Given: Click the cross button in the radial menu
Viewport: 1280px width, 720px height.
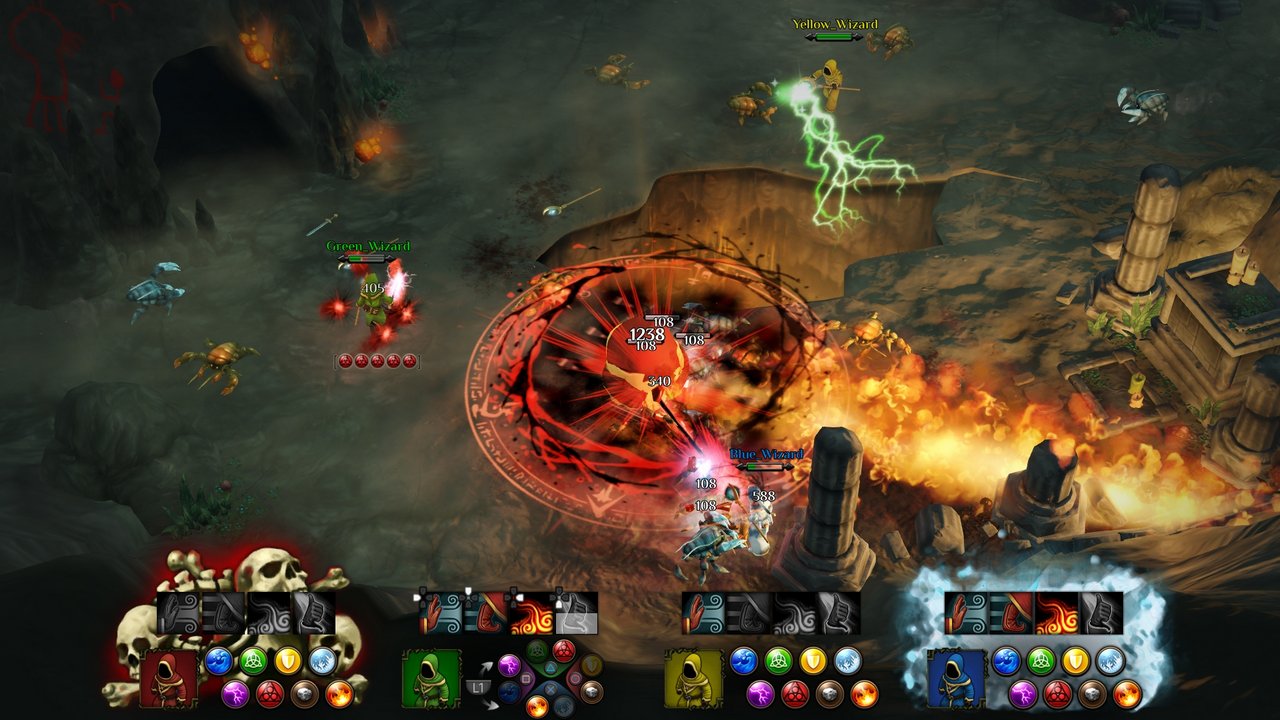Looking at the screenshot, I should [549, 689].
